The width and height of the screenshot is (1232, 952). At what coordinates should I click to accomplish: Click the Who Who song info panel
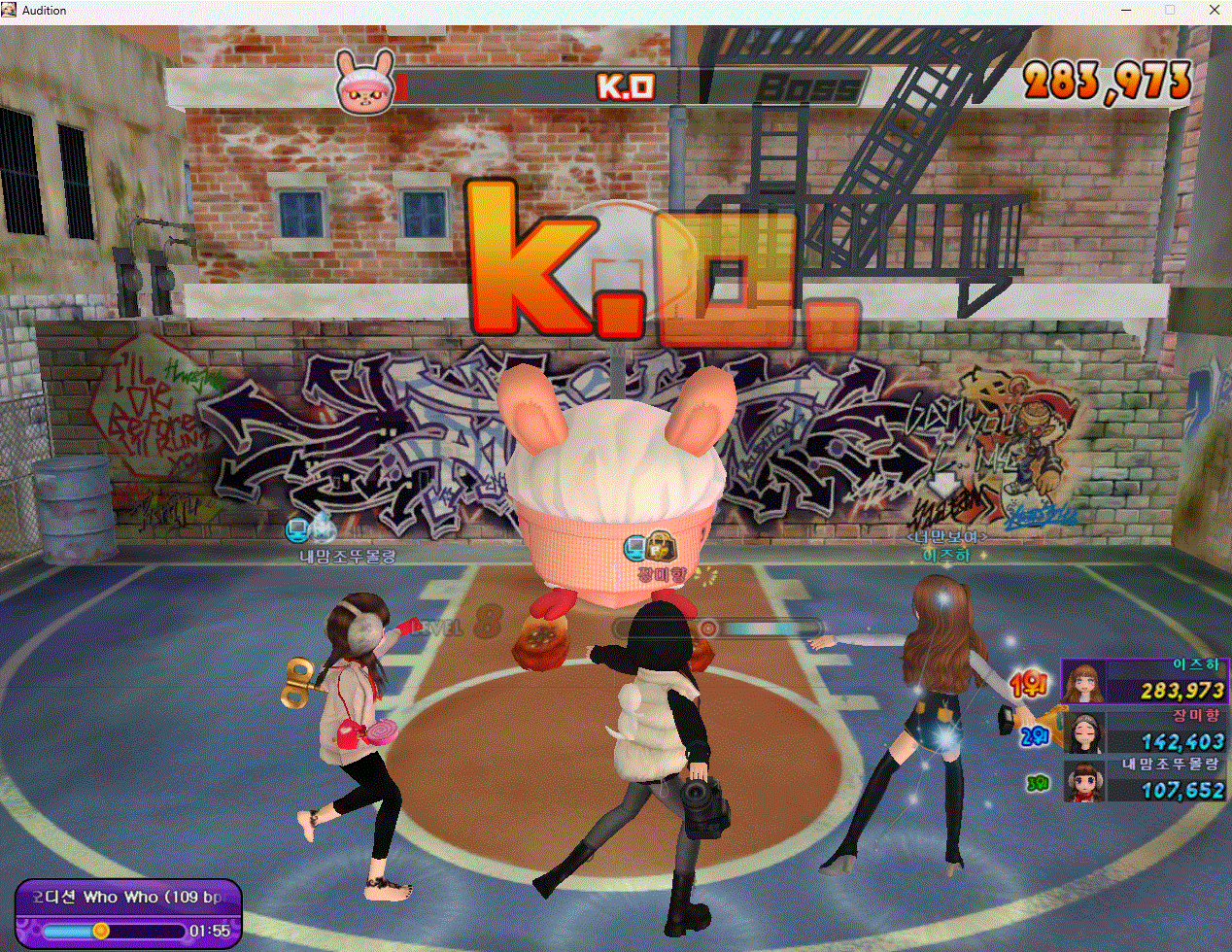point(128,913)
